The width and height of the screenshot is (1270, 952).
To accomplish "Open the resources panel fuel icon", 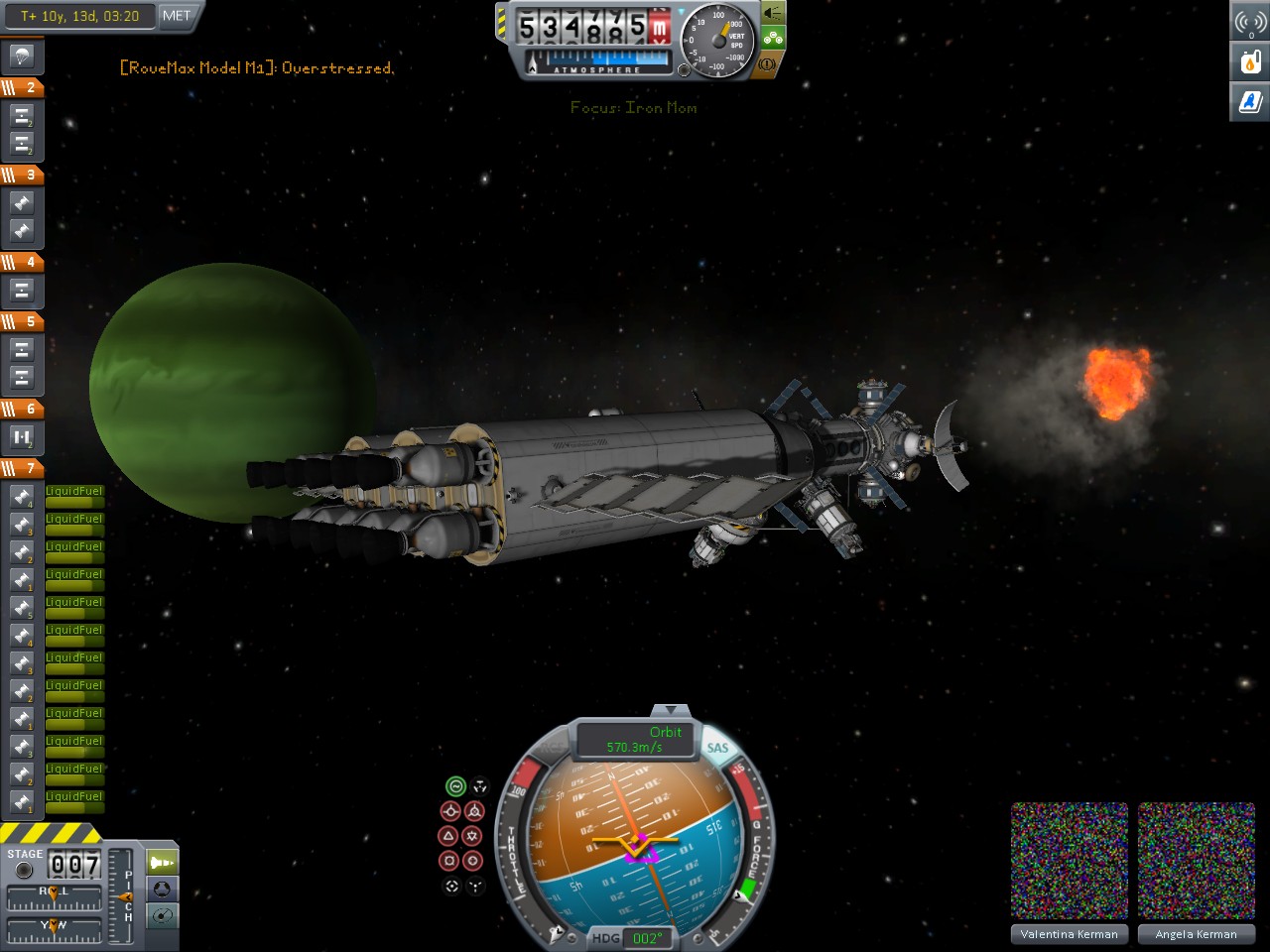I will 1250,61.
